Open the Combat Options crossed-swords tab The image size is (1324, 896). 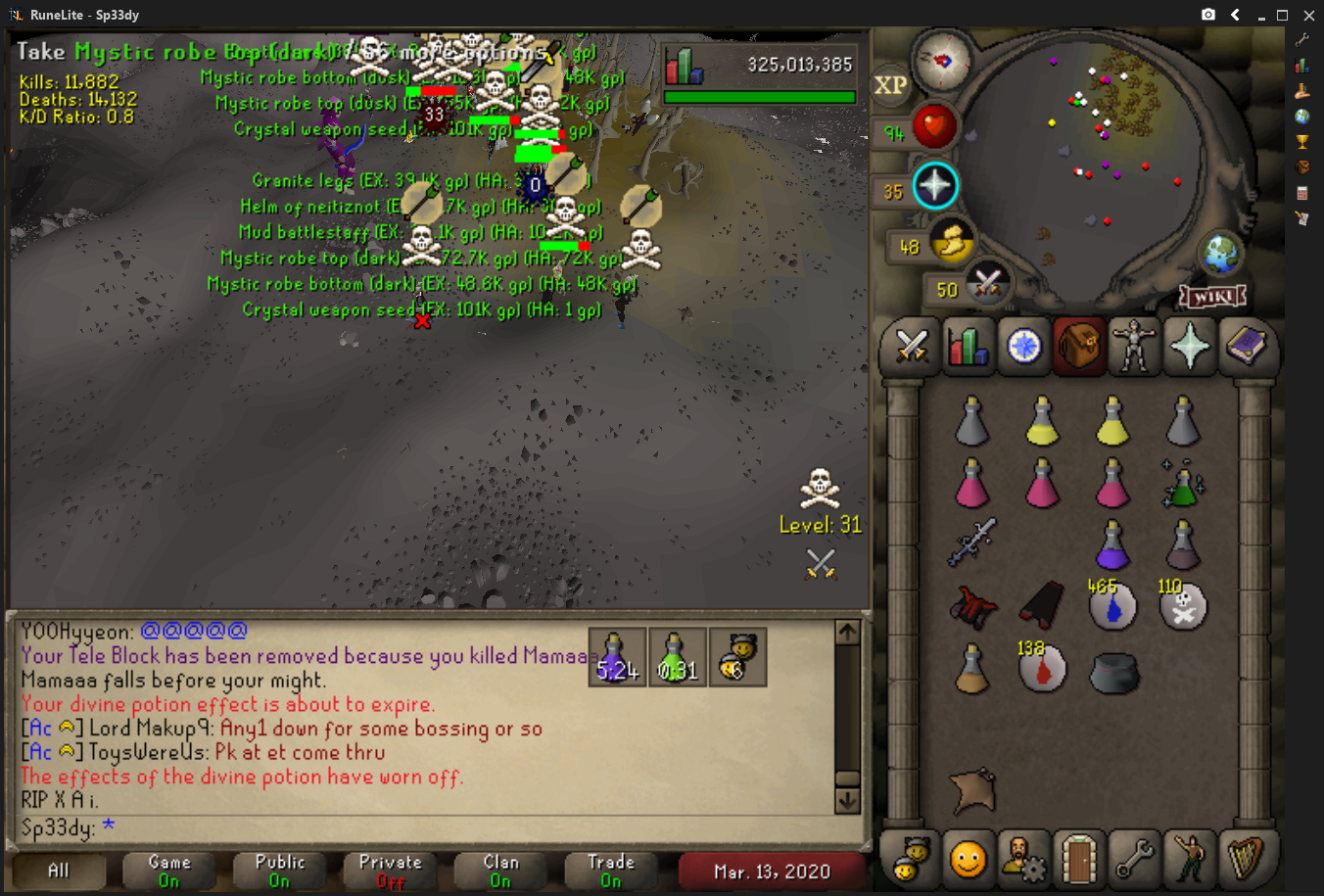(x=912, y=346)
